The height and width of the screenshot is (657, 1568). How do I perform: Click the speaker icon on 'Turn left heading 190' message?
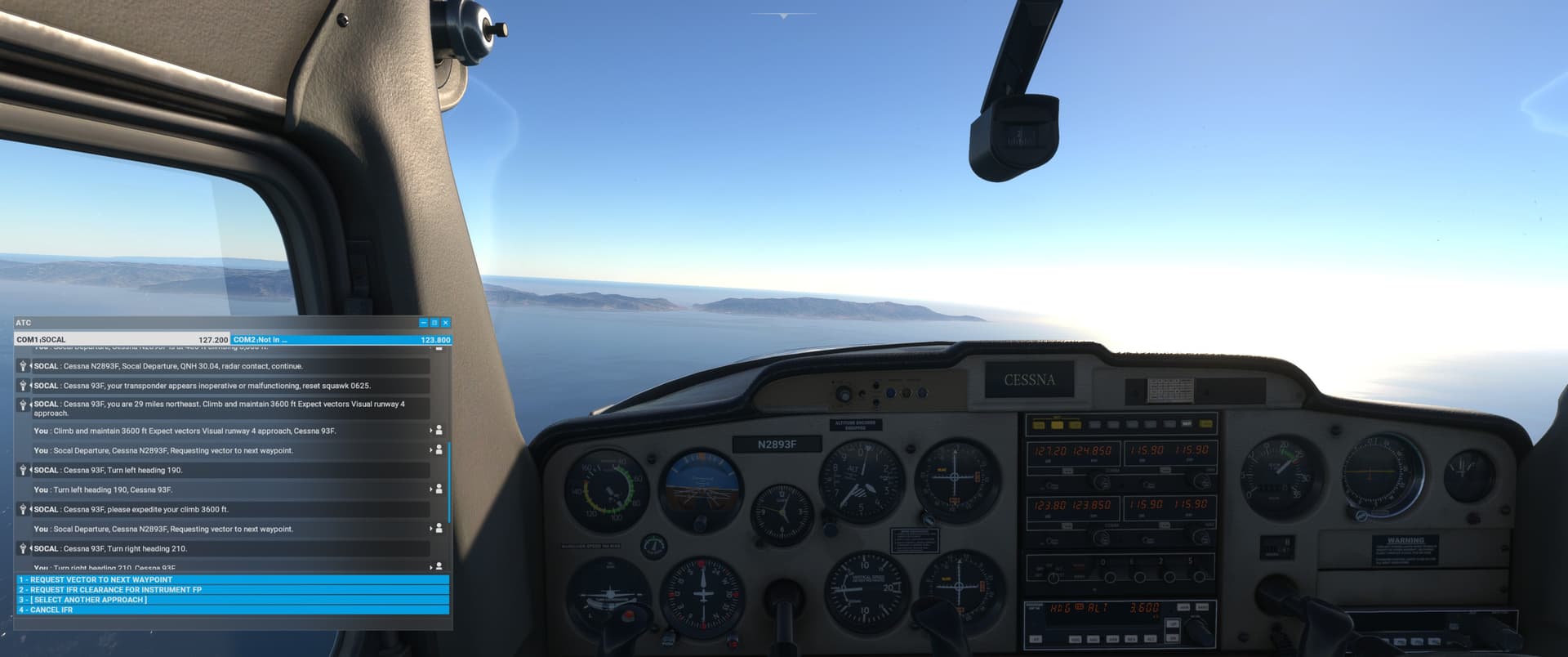[x=22, y=471]
